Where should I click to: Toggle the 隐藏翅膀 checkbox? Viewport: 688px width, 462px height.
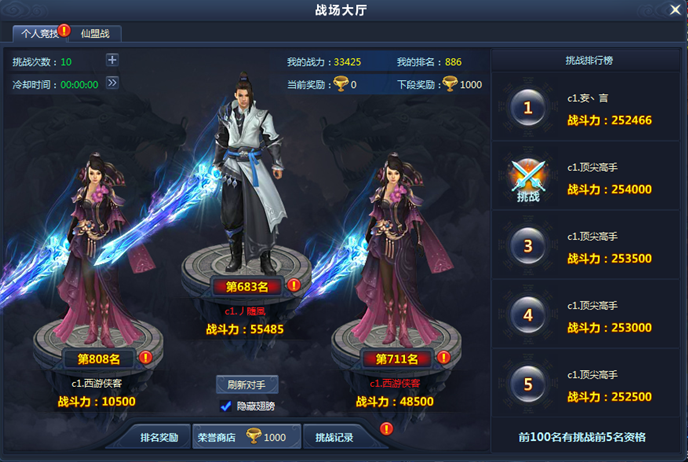pyautogui.click(x=225, y=405)
